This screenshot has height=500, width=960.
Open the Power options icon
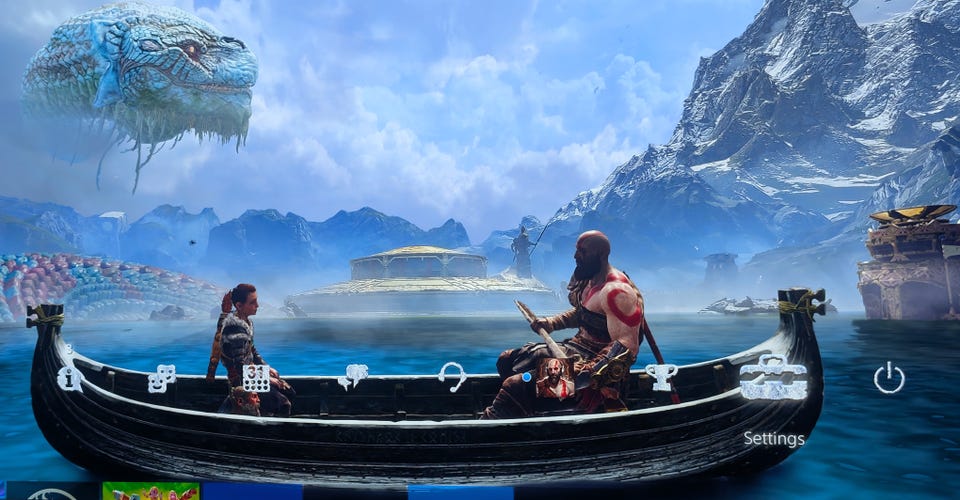(888, 378)
